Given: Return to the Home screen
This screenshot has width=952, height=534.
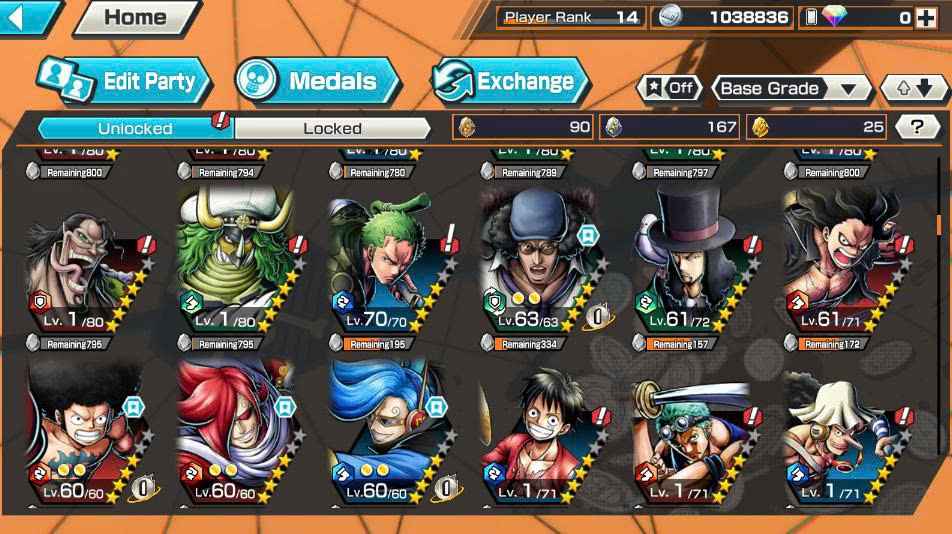Looking at the screenshot, I should (x=136, y=17).
